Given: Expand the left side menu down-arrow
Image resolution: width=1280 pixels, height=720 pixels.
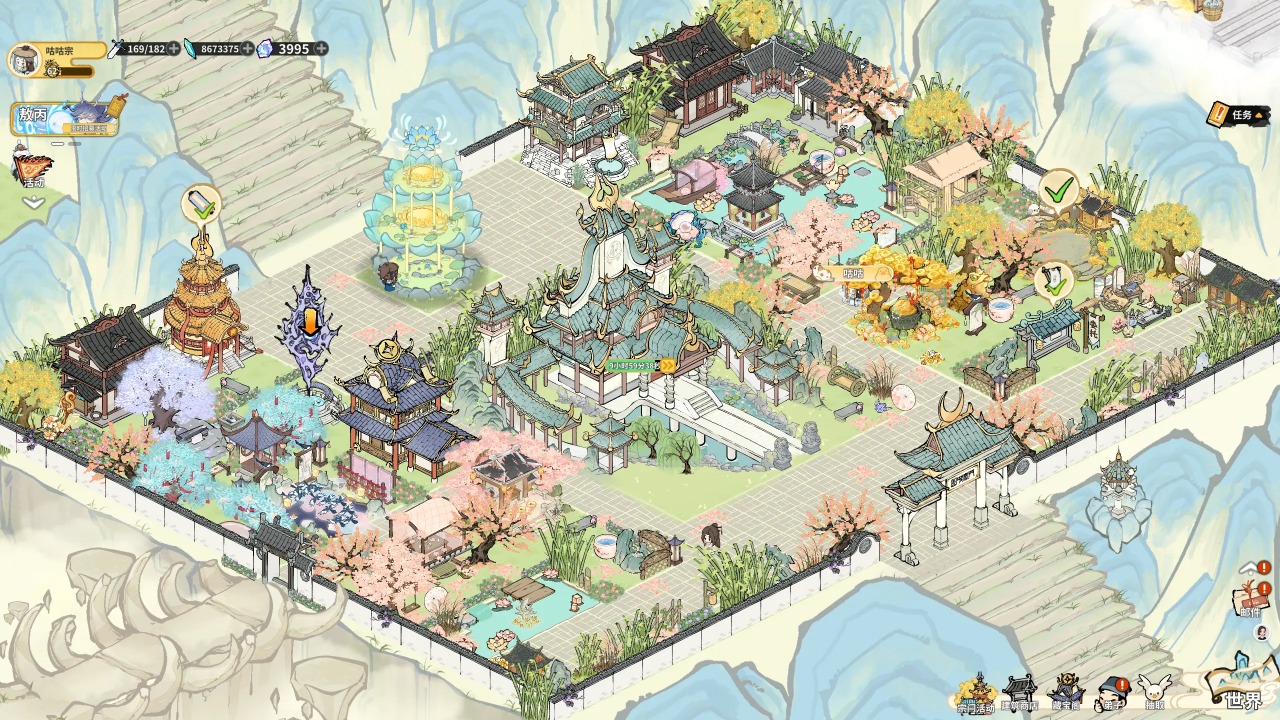Looking at the screenshot, I should pyautogui.click(x=34, y=202).
